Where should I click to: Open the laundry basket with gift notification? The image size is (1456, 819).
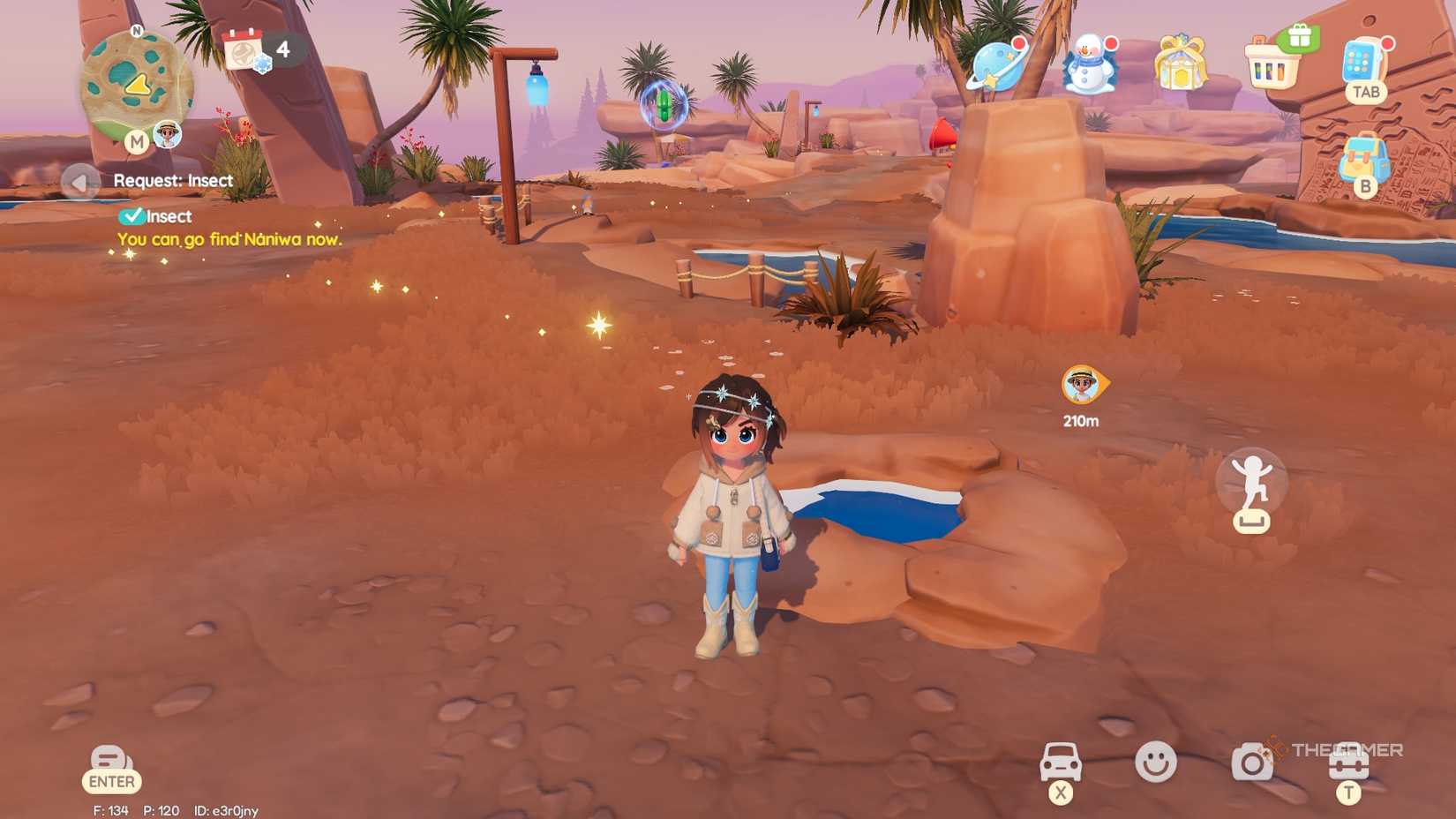(1273, 64)
